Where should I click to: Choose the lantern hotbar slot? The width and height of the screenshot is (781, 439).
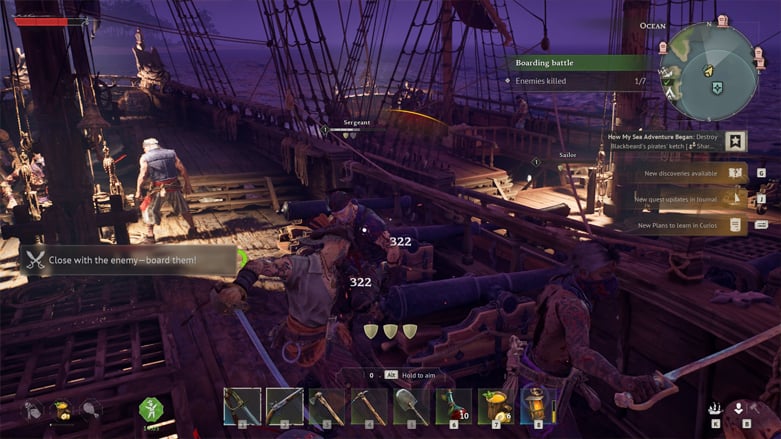pyautogui.click(x=538, y=406)
